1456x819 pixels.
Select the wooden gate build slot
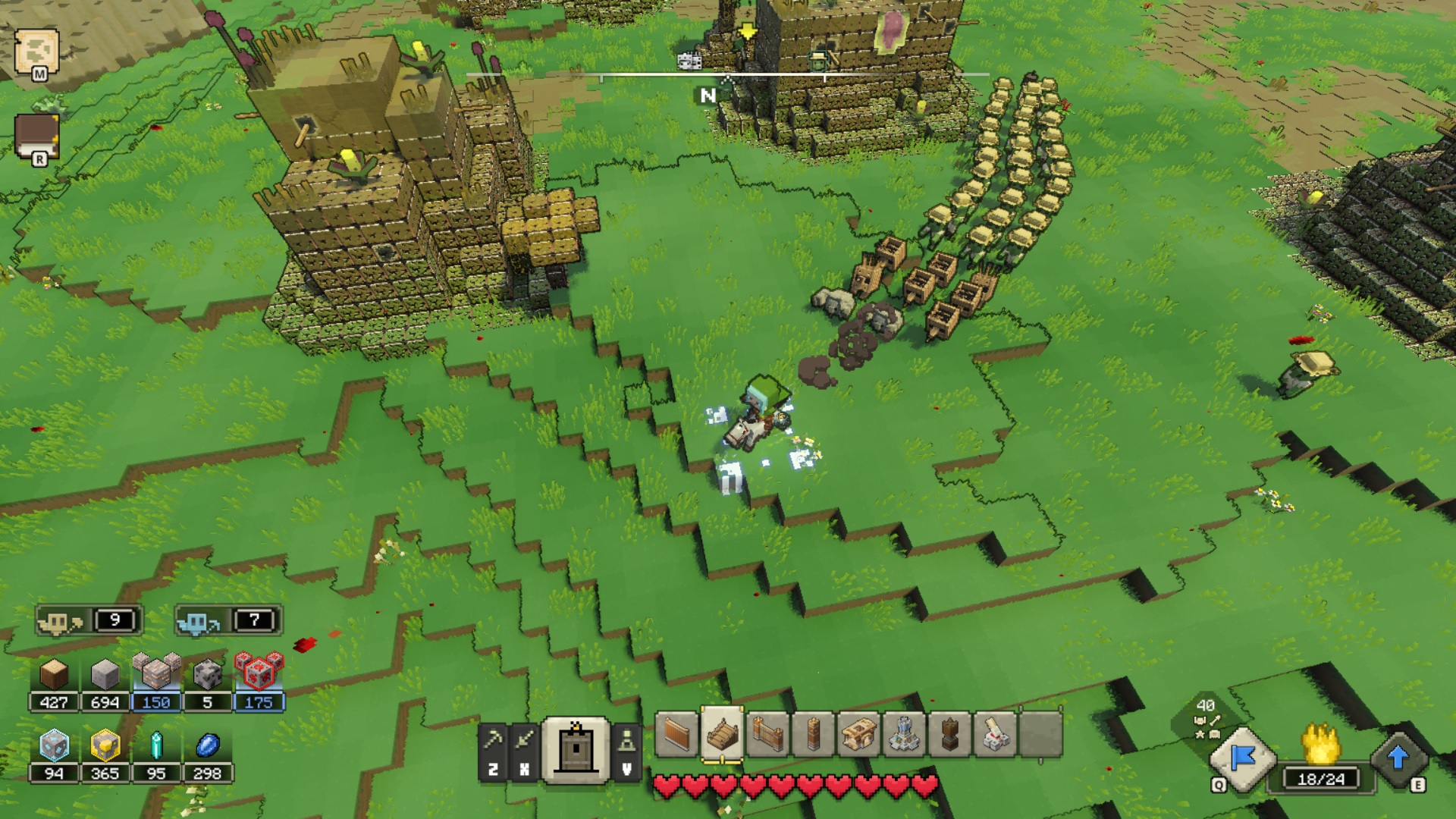767,734
